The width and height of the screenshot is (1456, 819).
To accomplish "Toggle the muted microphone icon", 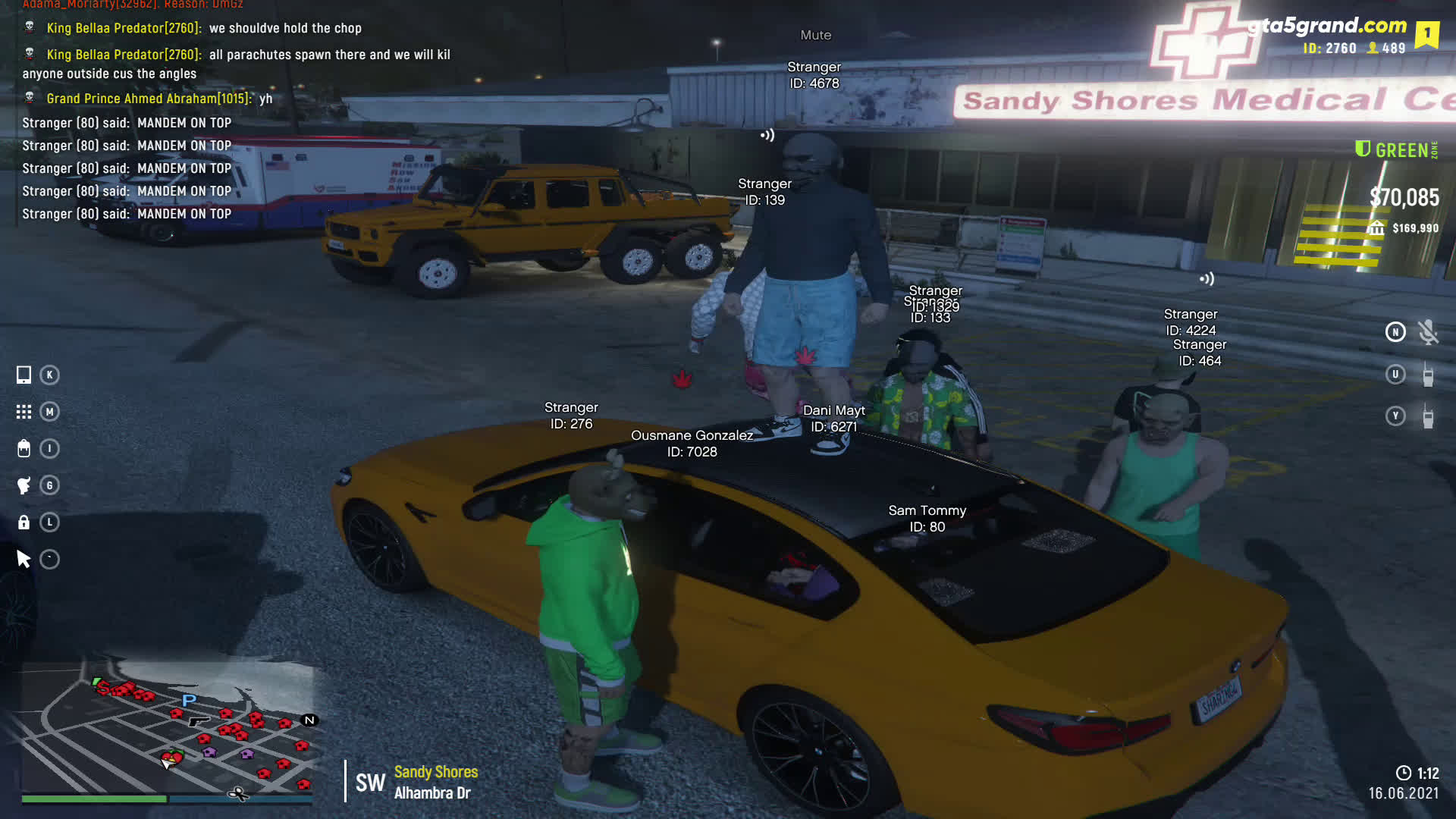I will pos(1428,332).
